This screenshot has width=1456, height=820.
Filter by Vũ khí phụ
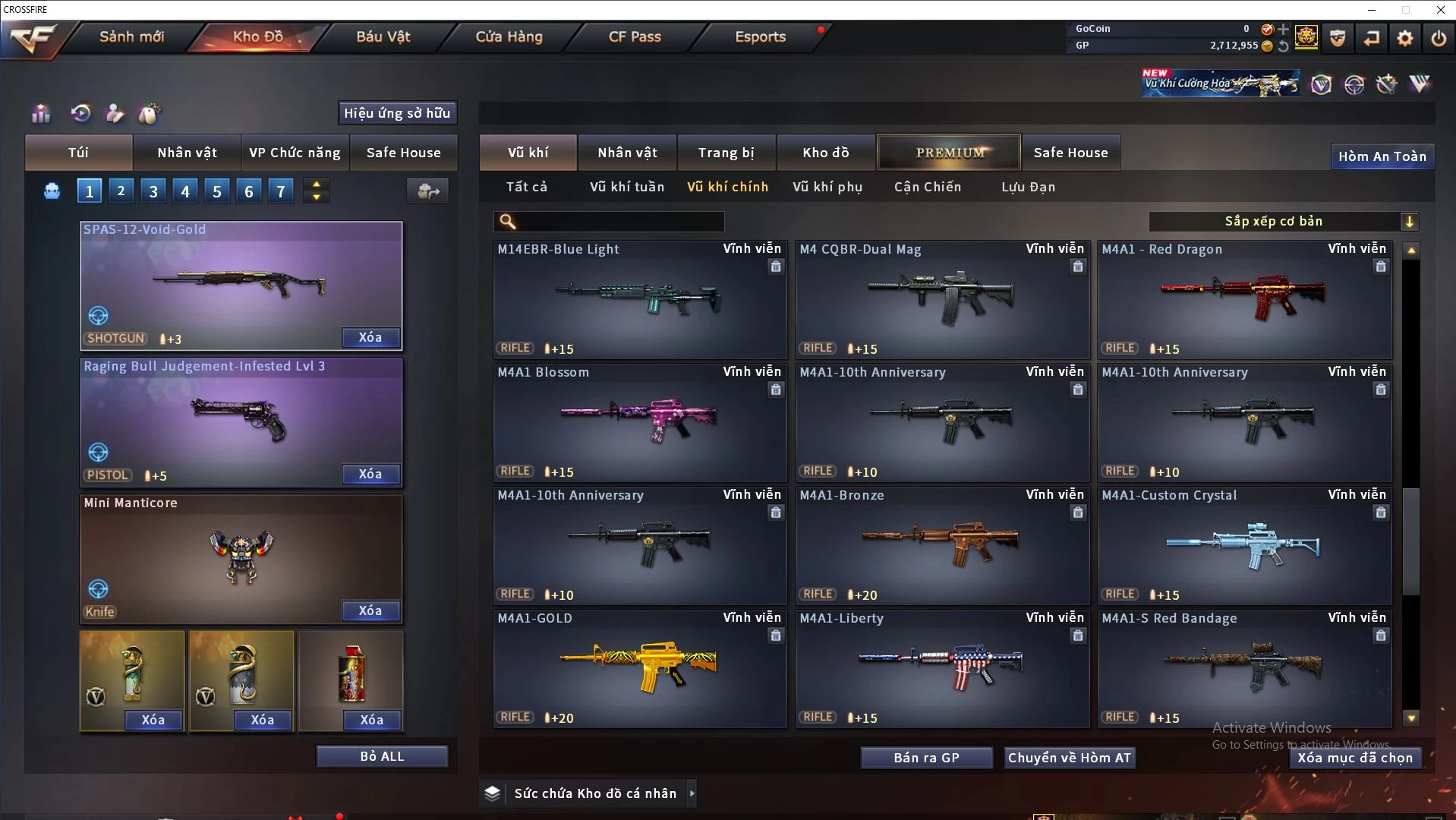(x=827, y=187)
